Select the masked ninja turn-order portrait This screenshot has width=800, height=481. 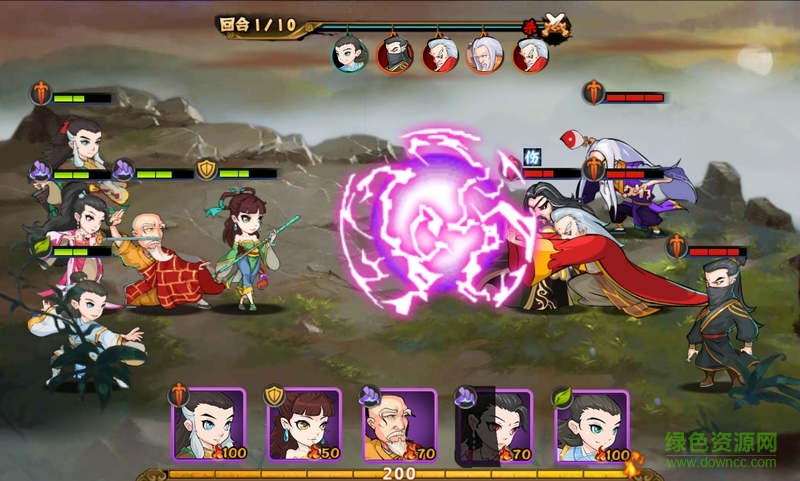393,55
